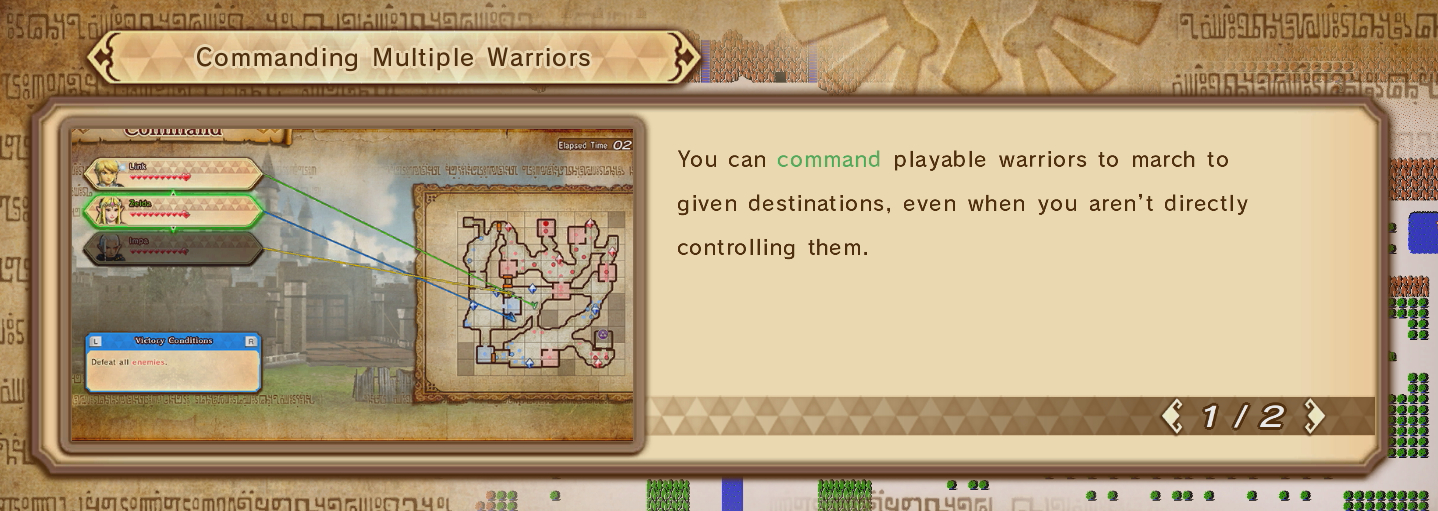This screenshot has height=511, width=1438.
Task: Go to the next tutorial page arrow
Action: click(1315, 417)
